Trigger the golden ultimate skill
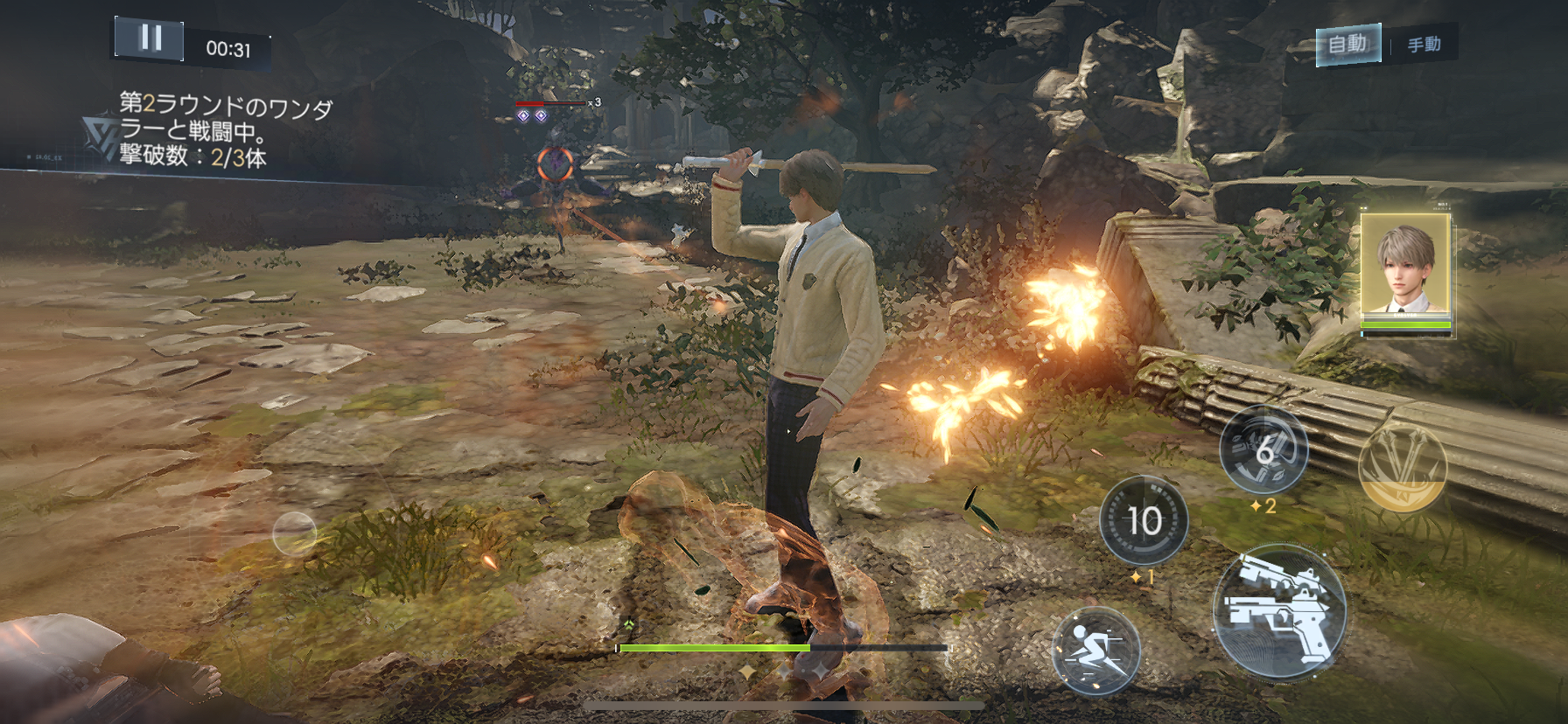Screen dimensions: 1568x724 tap(1402, 468)
